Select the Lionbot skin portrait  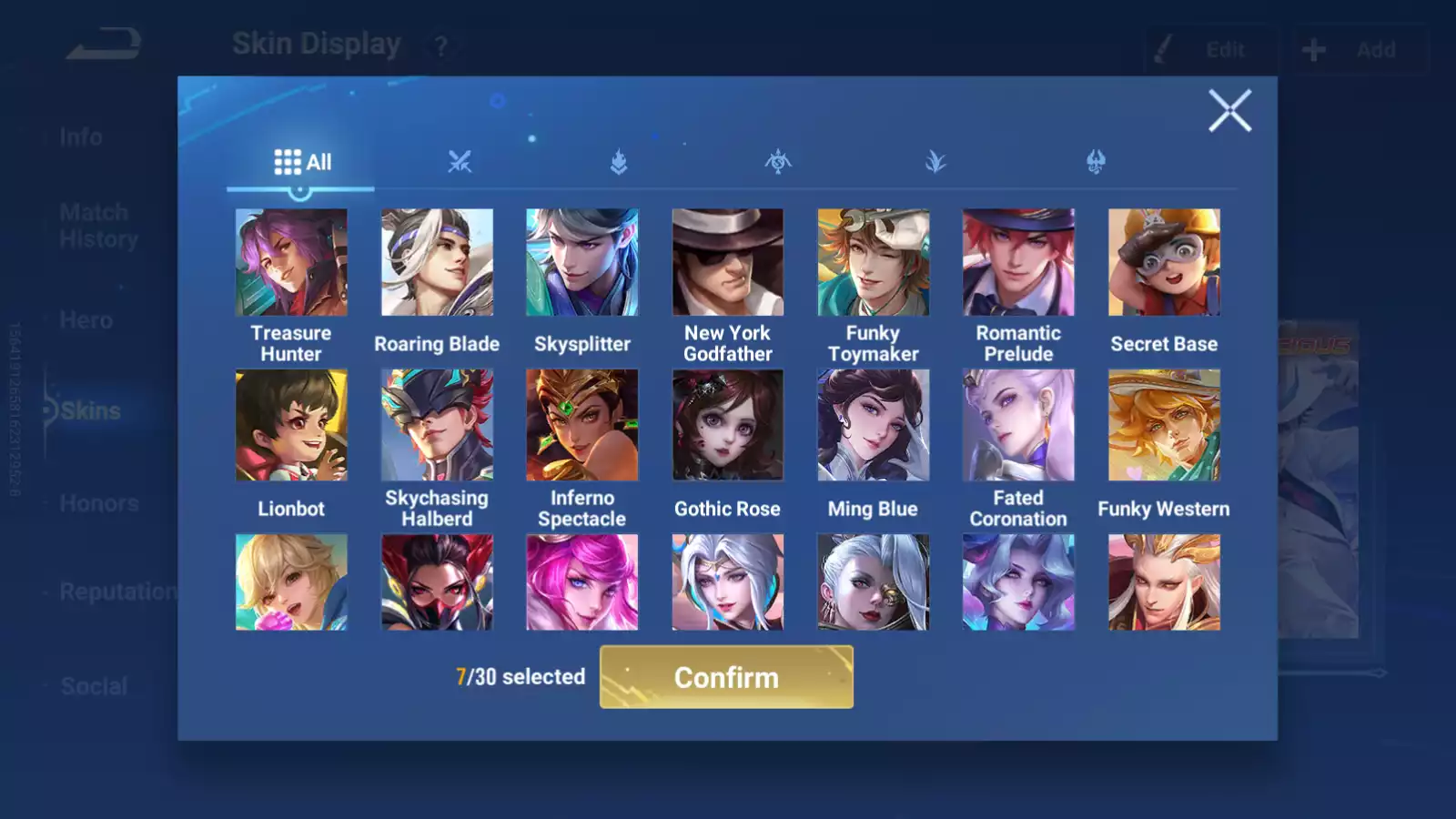(291, 425)
